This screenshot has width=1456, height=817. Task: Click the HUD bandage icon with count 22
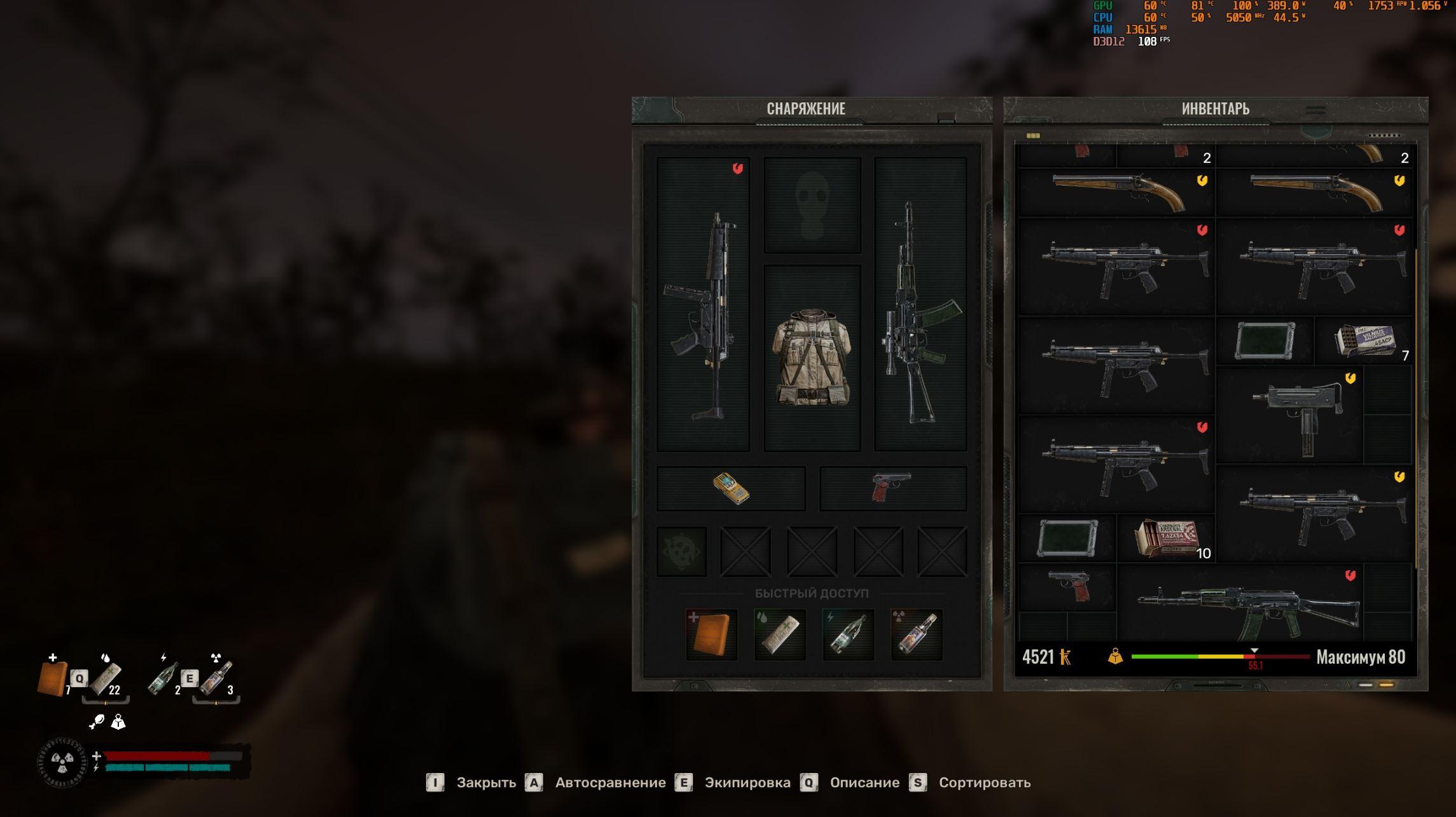(106, 679)
